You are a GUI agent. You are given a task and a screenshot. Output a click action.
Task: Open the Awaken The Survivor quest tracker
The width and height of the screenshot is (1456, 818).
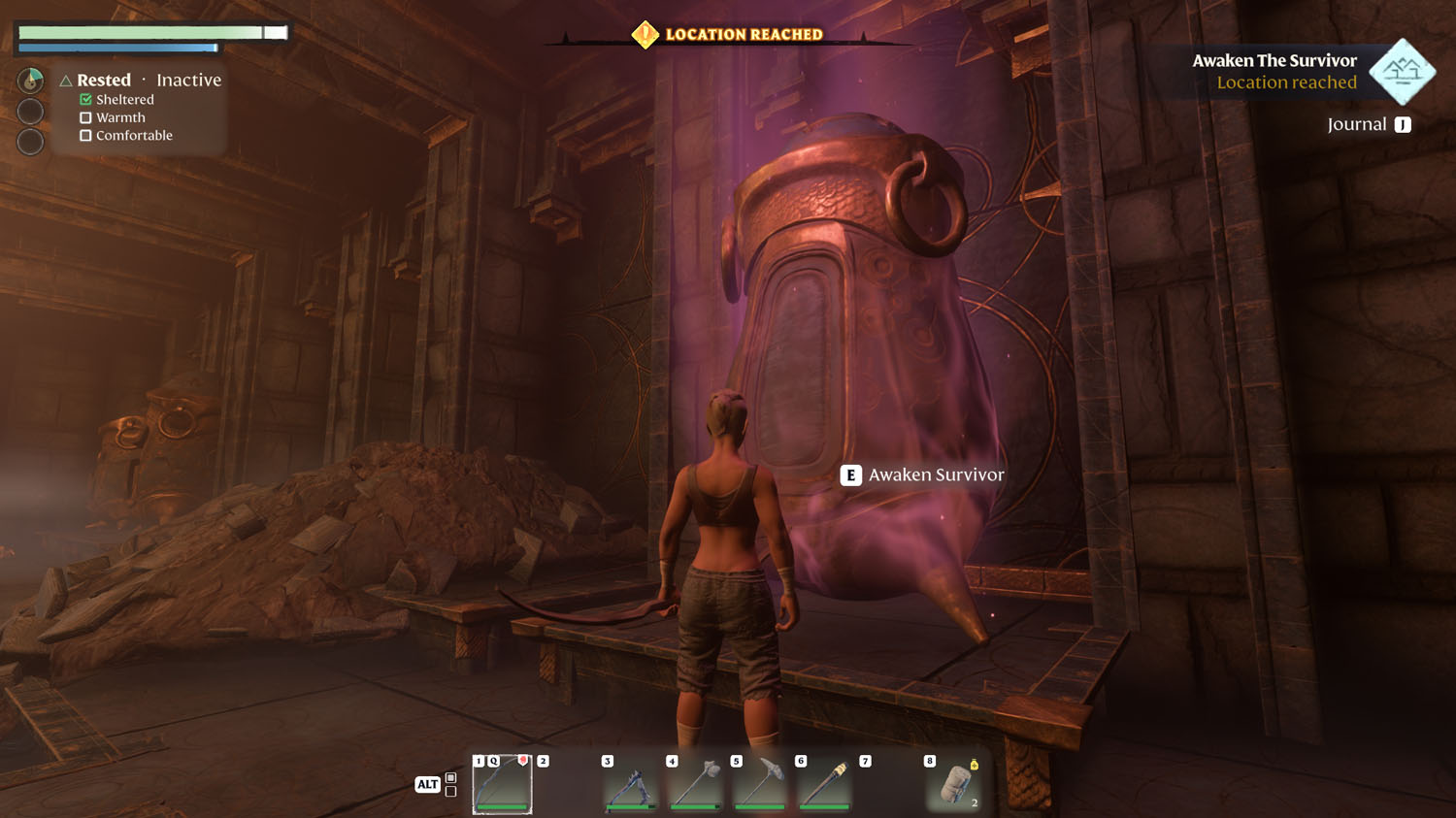point(1274,71)
